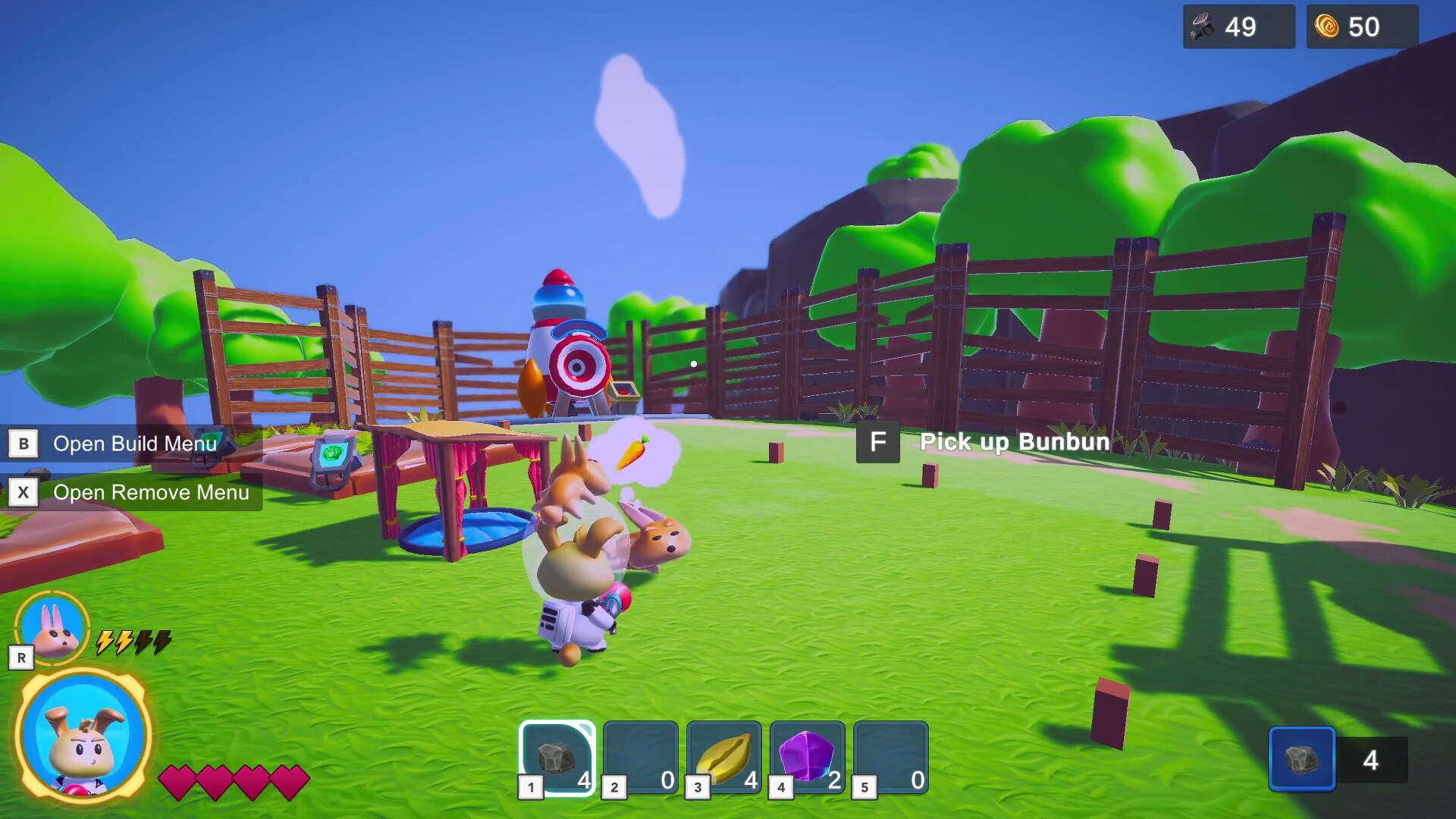
Task: Click the F key icon in the pickup prompt
Action: point(877,442)
